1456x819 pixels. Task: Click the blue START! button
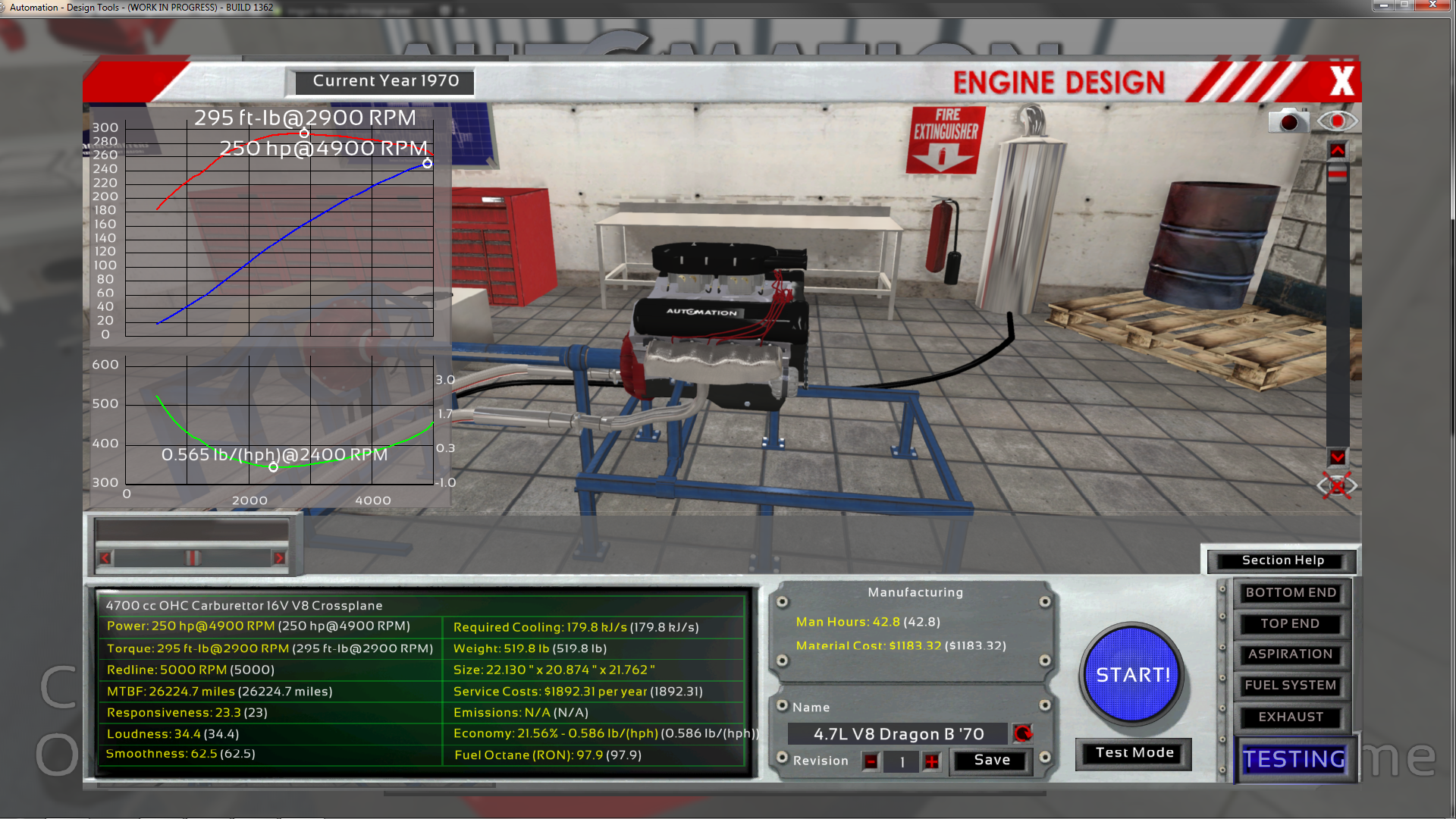point(1133,674)
